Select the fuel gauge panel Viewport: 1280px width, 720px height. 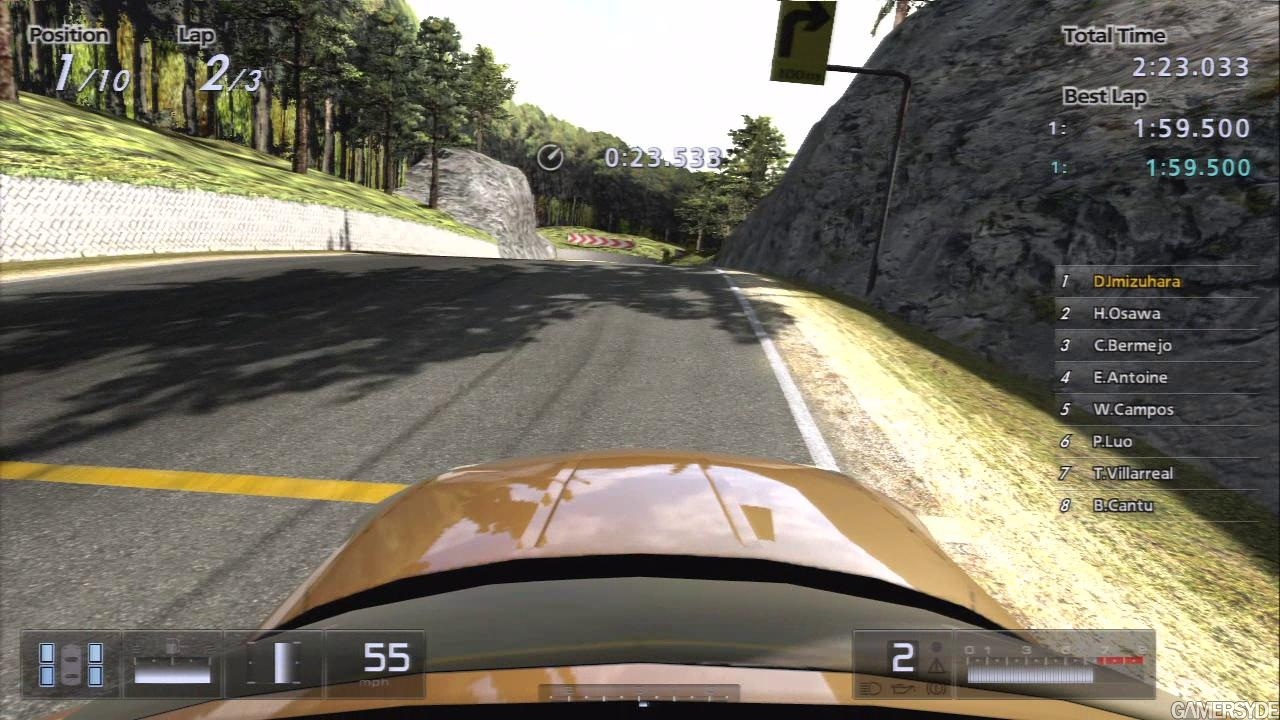click(x=172, y=664)
